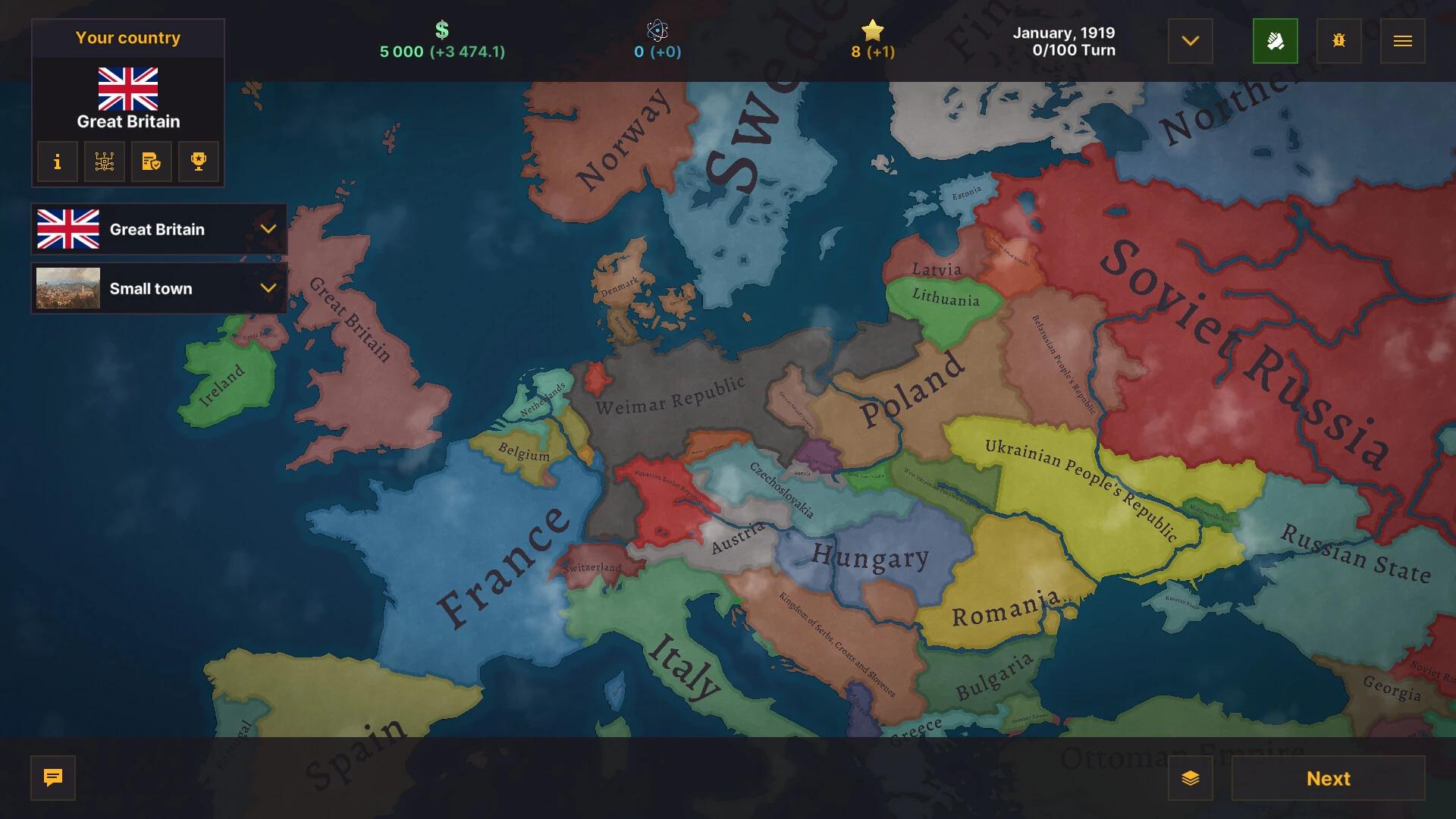1456x819 pixels.
Task: Report a bug using the bug icon
Action: (1339, 41)
